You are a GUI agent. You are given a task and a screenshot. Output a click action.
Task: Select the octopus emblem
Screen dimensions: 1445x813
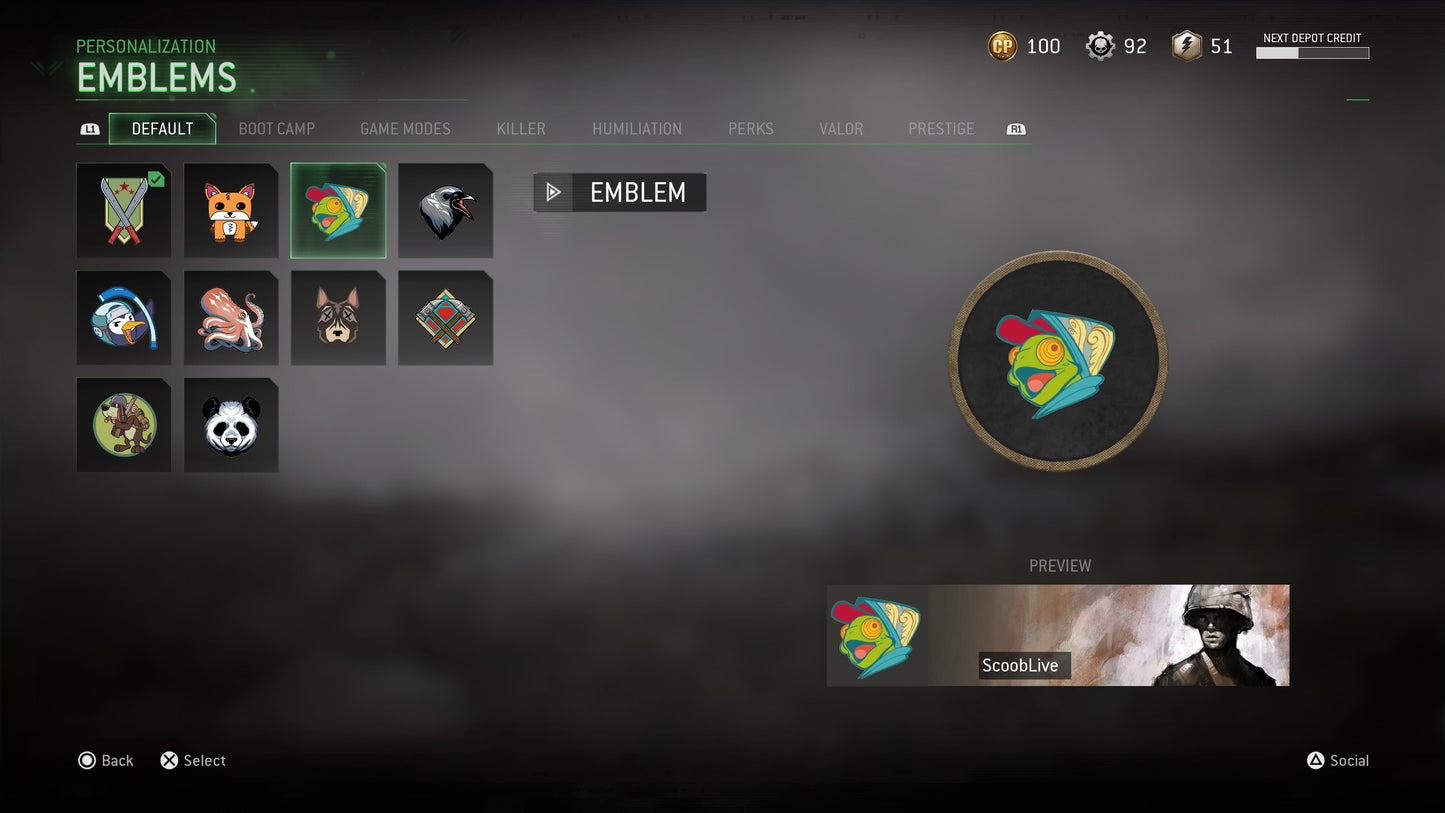pyautogui.click(x=231, y=317)
